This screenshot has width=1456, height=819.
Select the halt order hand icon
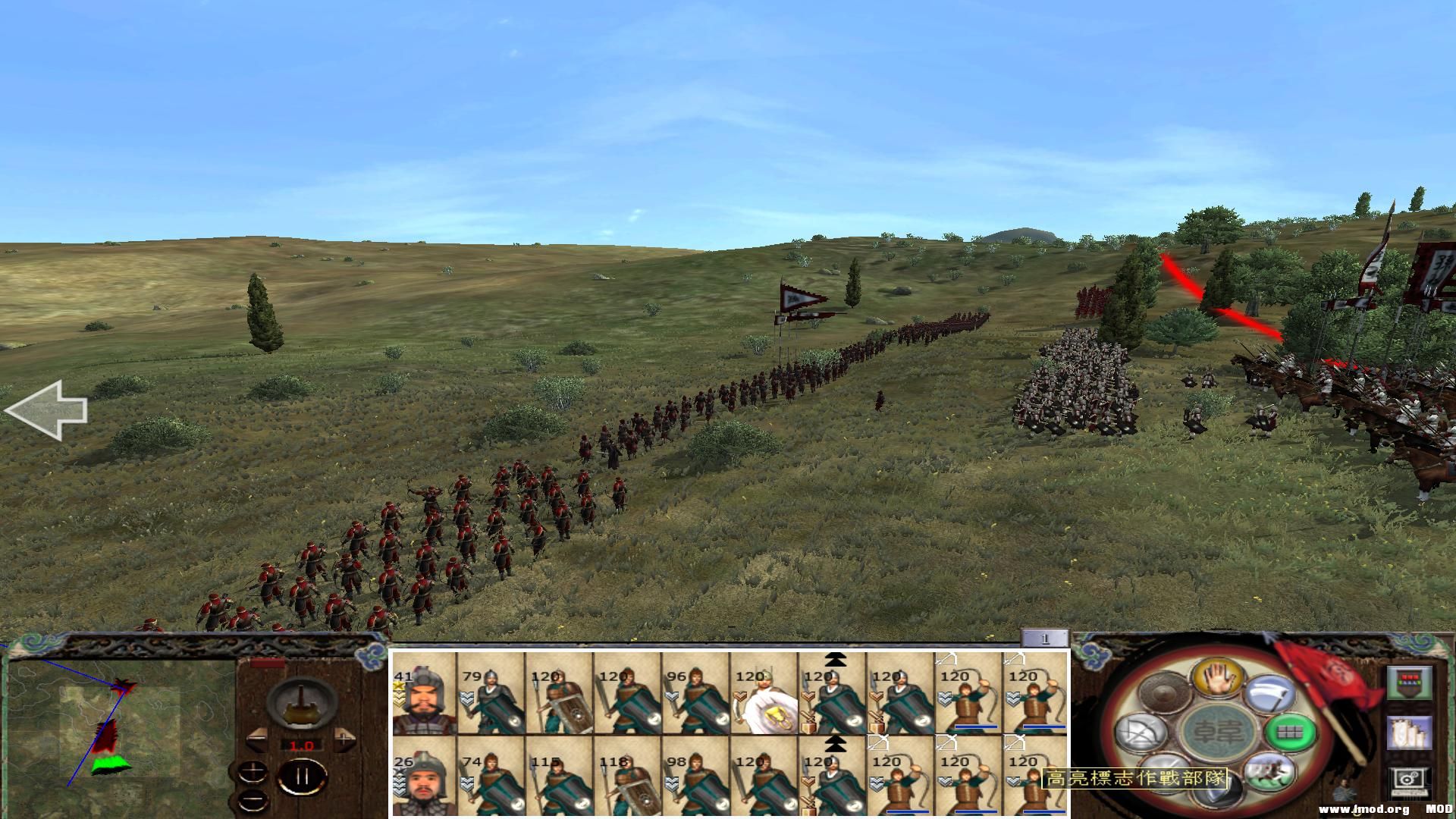pyautogui.click(x=1217, y=678)
